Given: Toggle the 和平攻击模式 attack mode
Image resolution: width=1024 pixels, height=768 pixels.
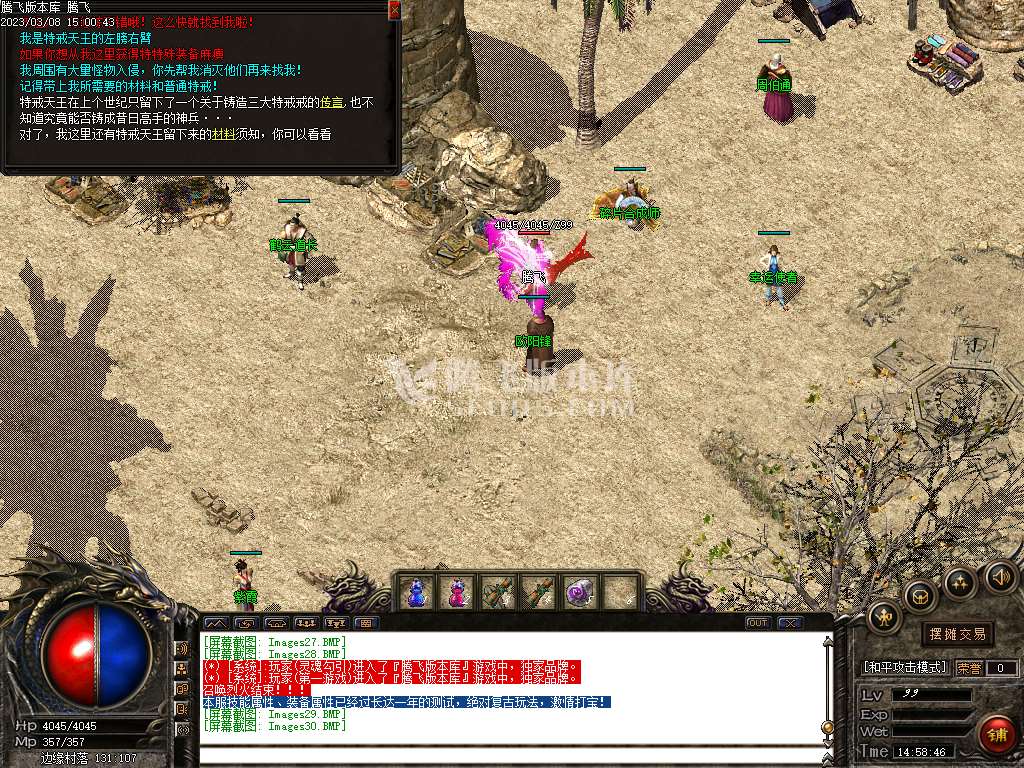Looking at the screenshot, I should point(904,667).
